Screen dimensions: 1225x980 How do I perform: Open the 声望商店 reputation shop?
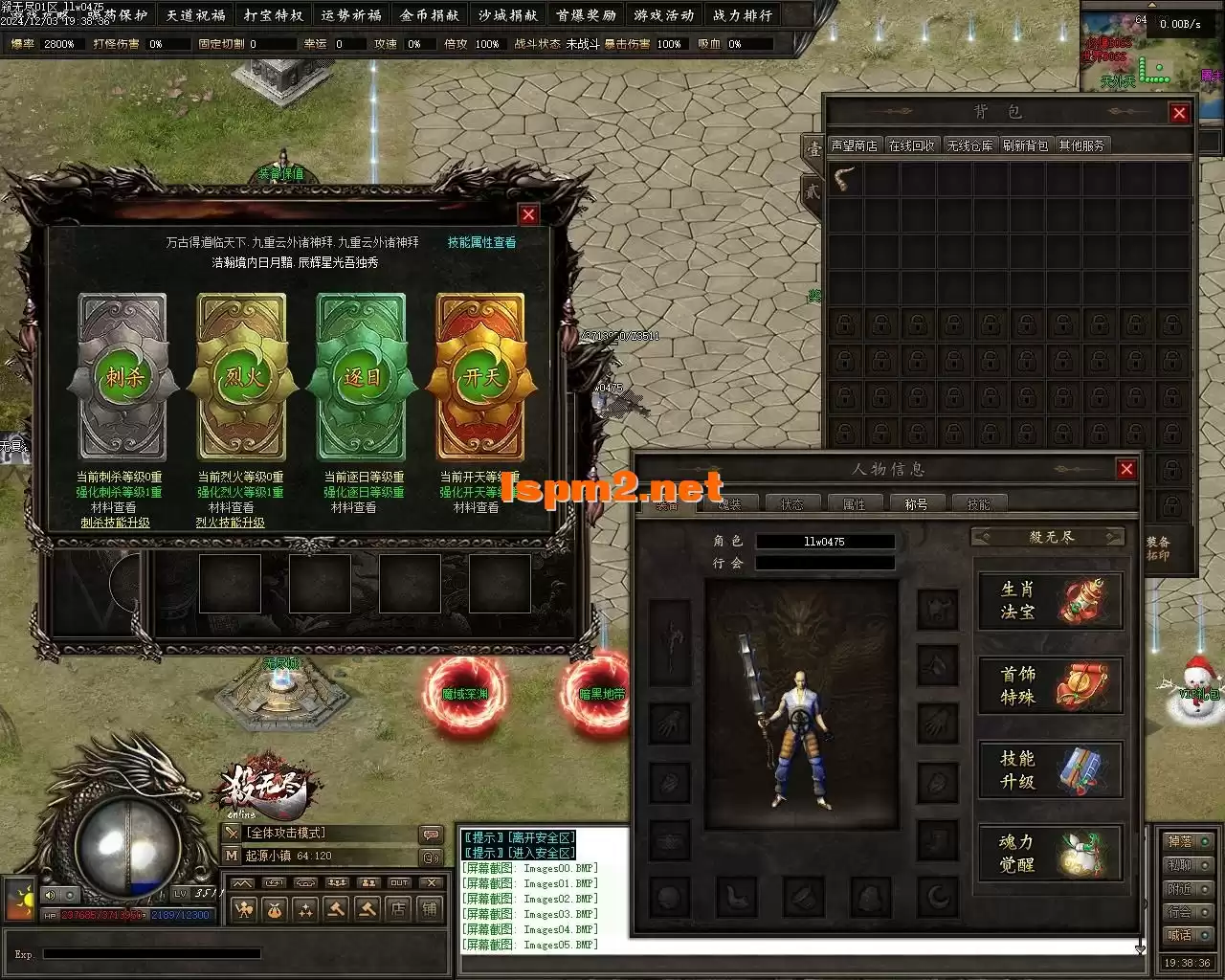pyautogui.click(x=854, y=145)
